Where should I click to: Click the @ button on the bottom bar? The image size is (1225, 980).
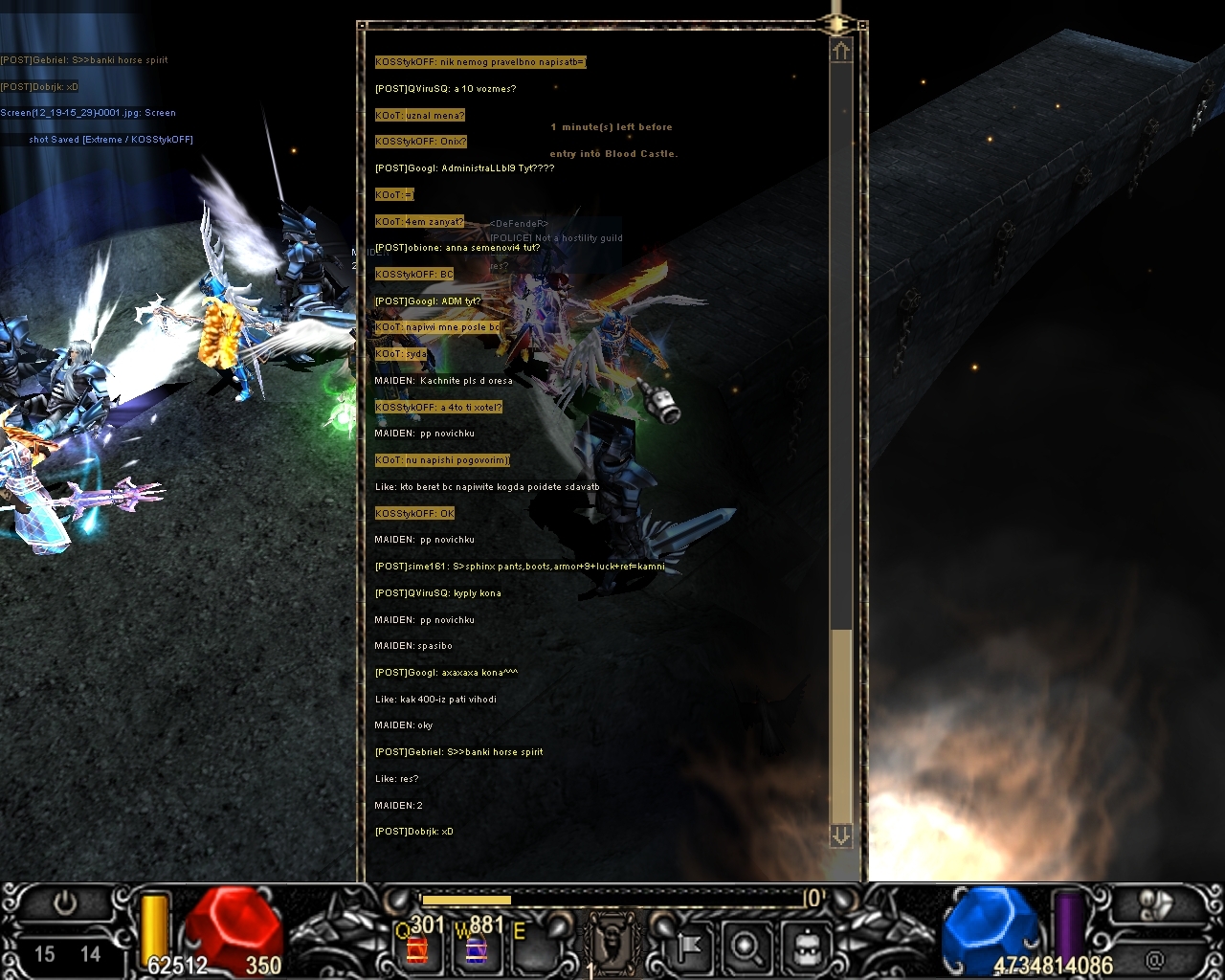1155,958
